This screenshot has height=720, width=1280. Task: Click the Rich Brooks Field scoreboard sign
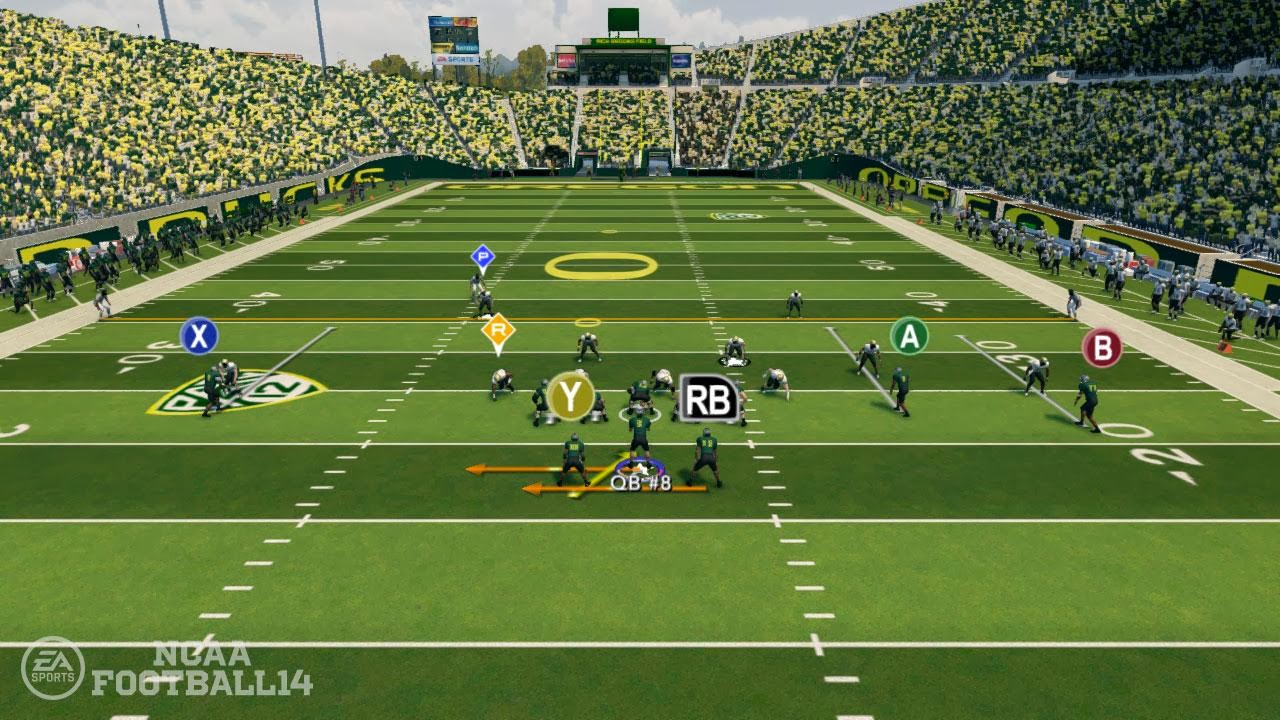click(x=624, y=41)
